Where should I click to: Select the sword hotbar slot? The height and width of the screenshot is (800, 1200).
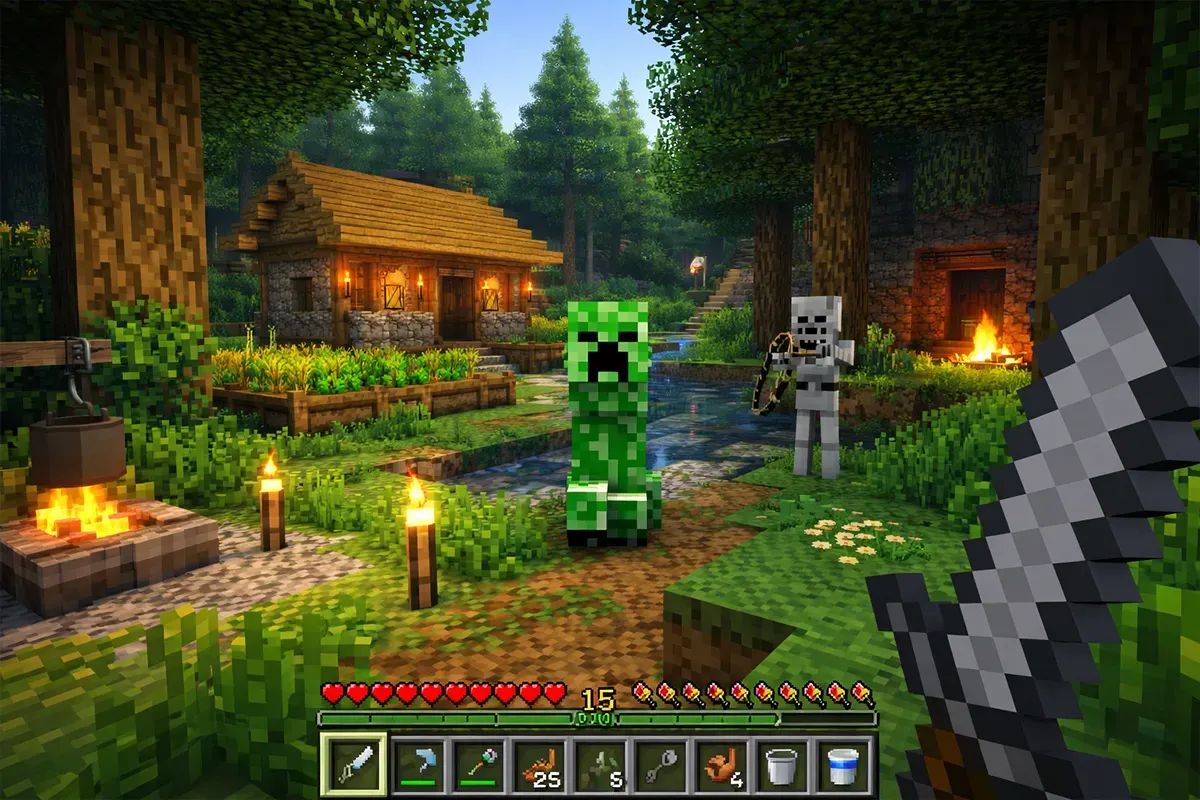point(352,767)
